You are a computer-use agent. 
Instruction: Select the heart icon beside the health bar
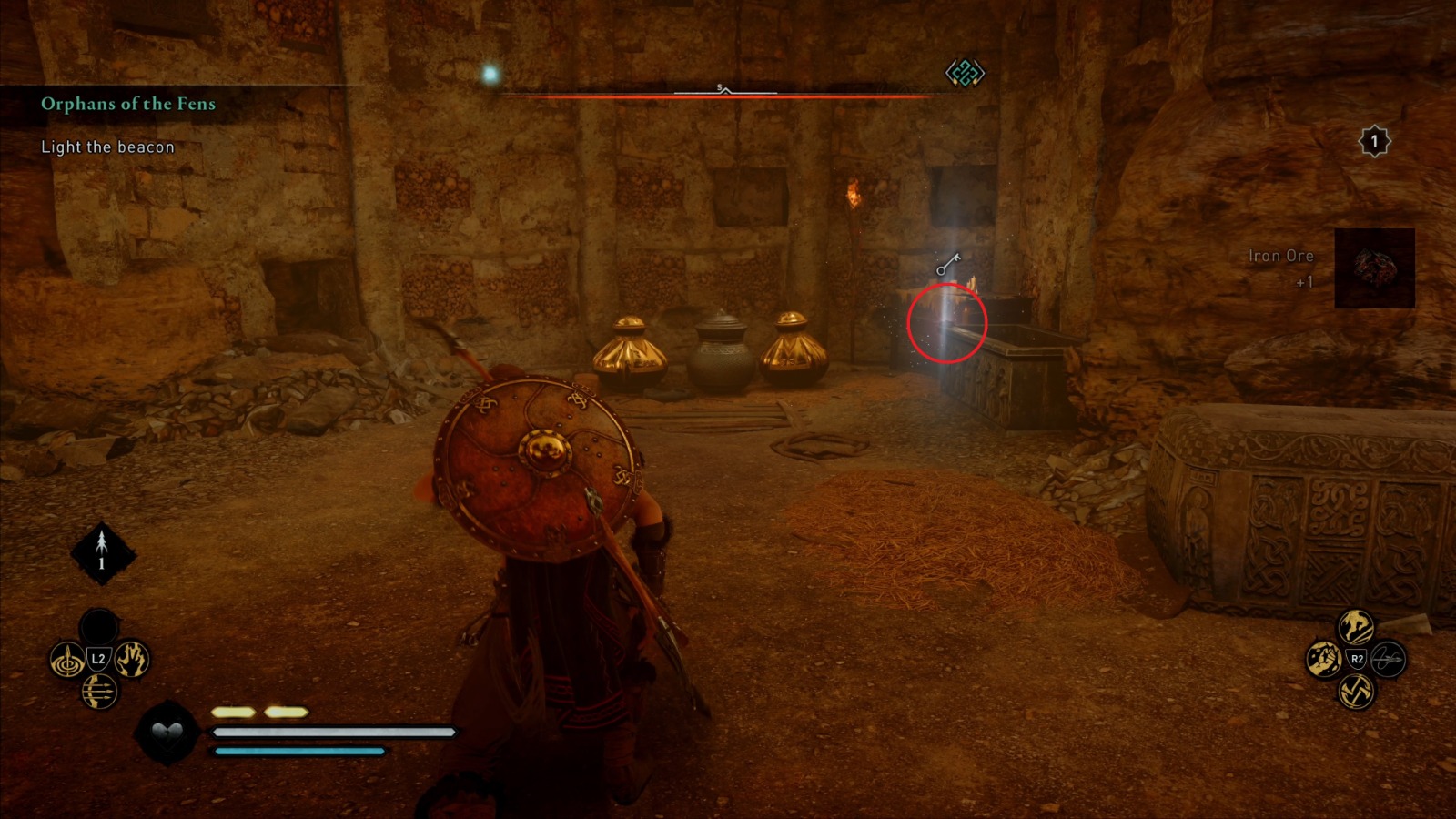tap(167, 735)
